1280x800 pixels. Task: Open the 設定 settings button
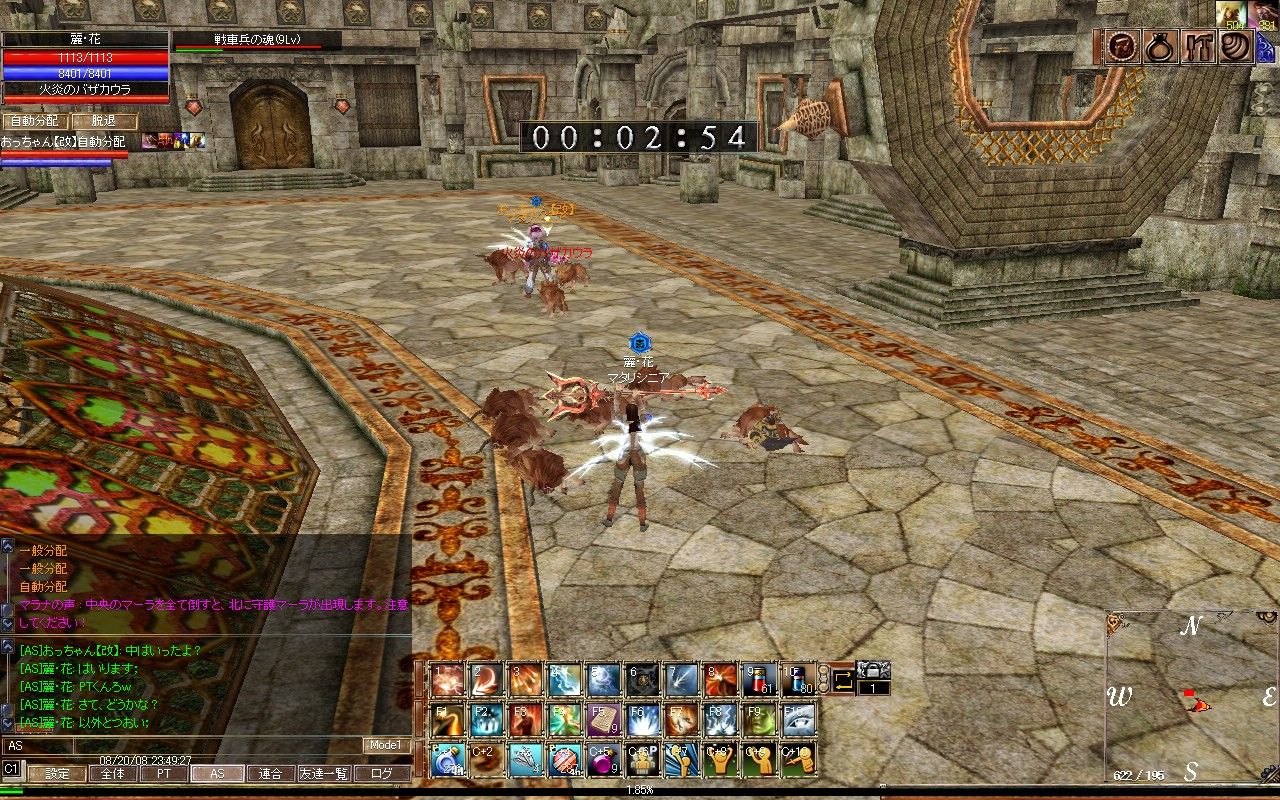click(x=57, y=773)
